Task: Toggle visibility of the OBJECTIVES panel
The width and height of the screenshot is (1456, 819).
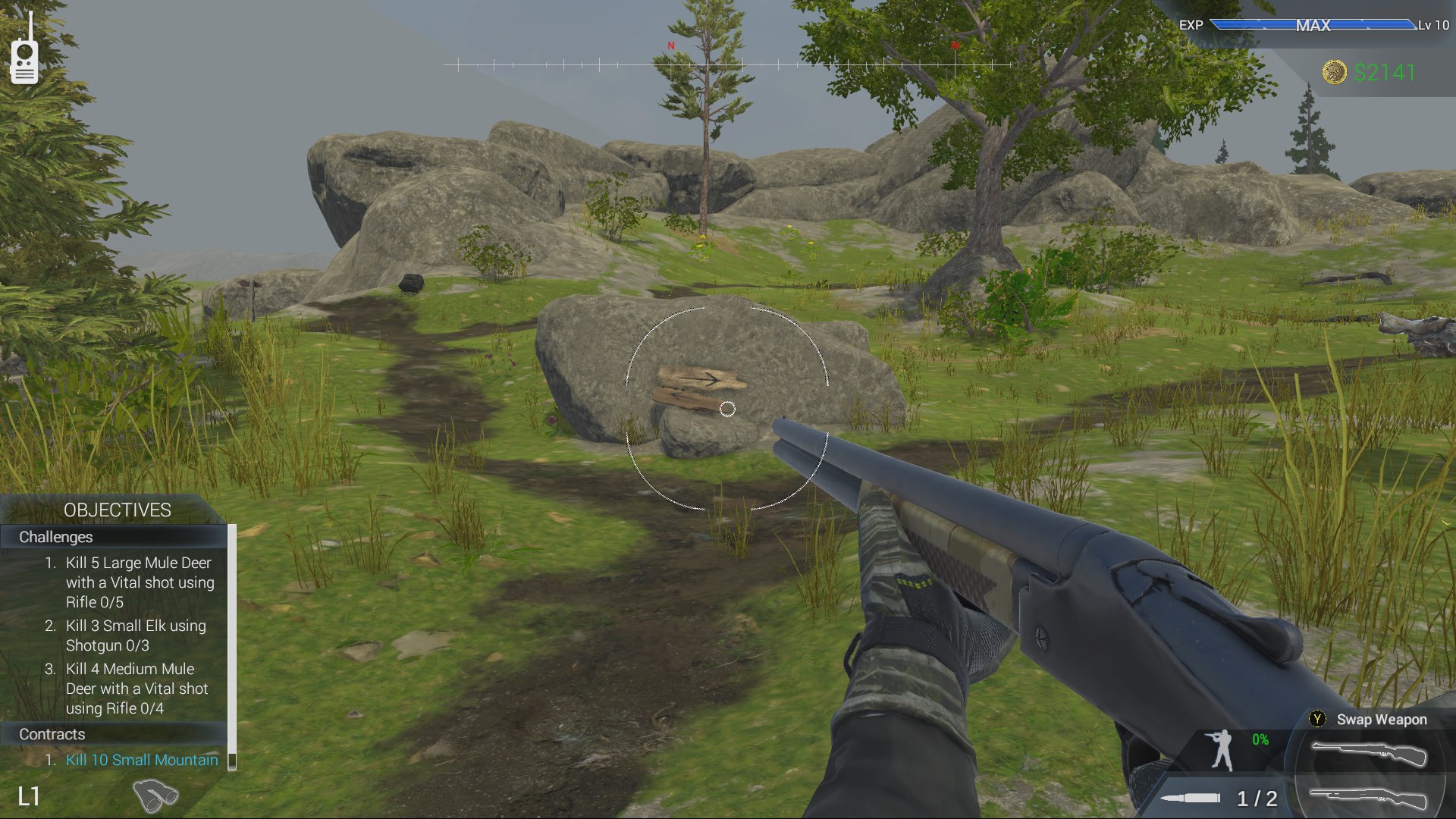Action: pos(118,510)
